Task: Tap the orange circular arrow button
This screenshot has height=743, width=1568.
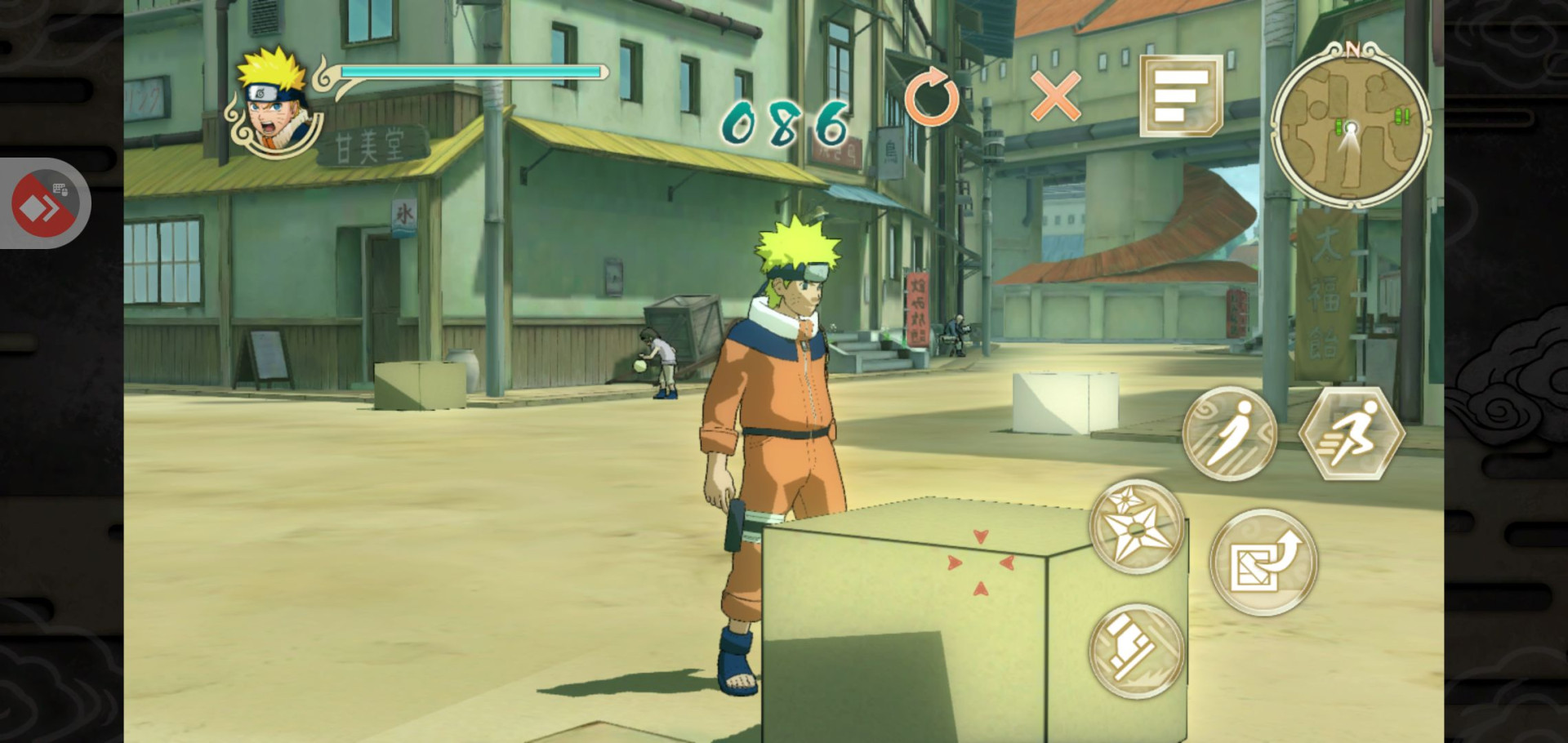Action: pyautogui.click(x=932, y=99)
